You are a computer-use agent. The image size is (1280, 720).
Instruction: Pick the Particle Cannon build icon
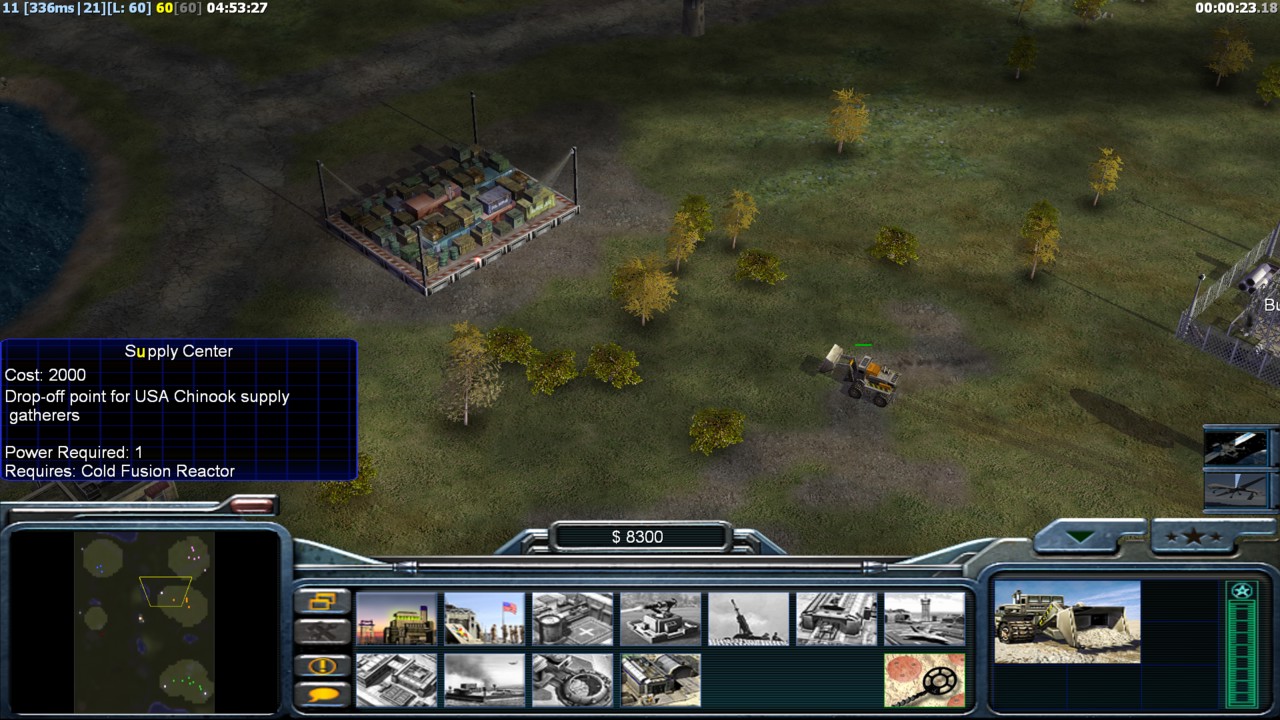572,680
